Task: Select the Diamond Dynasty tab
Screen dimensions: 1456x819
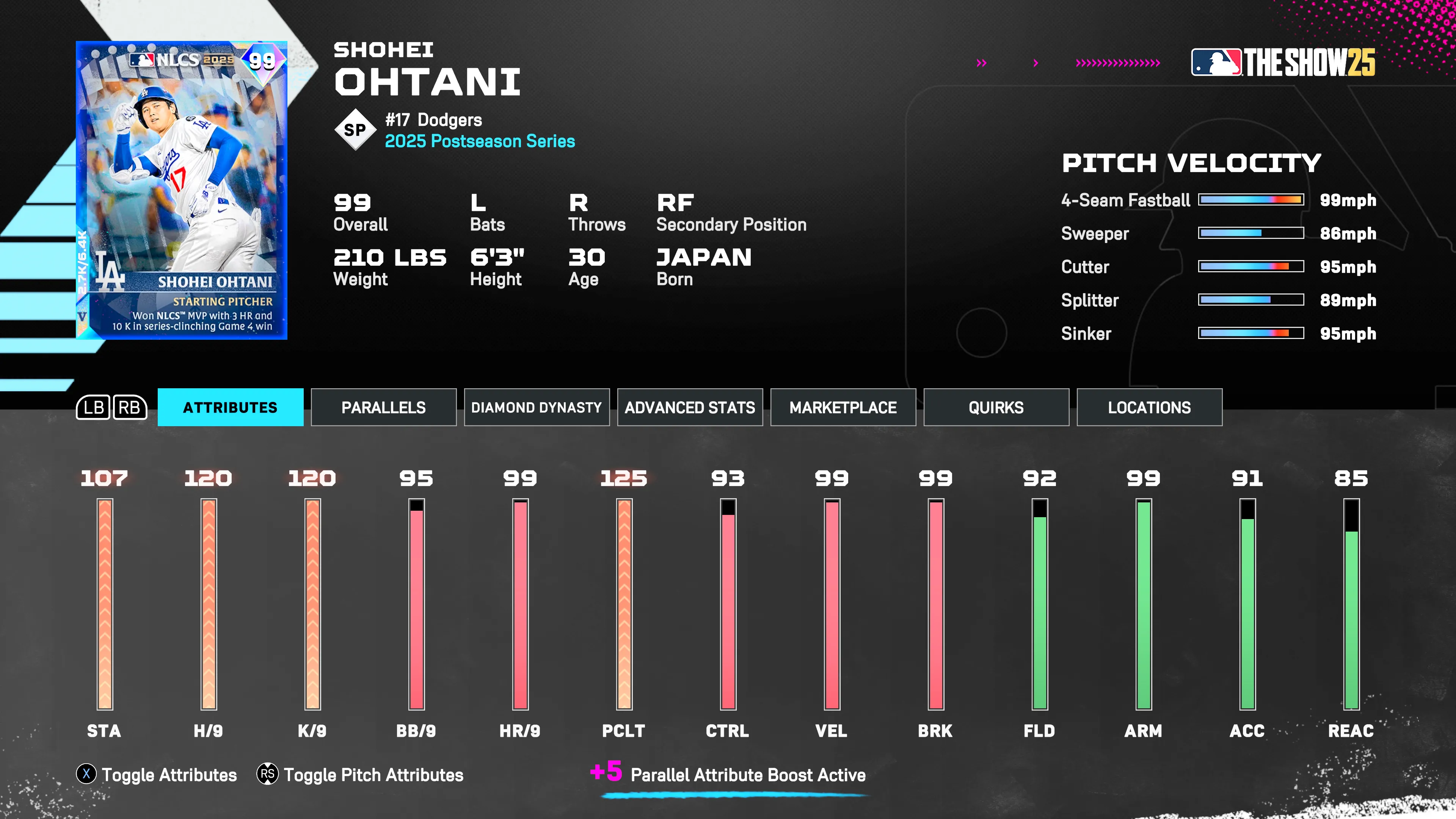Action: click(x=537, y=407)
